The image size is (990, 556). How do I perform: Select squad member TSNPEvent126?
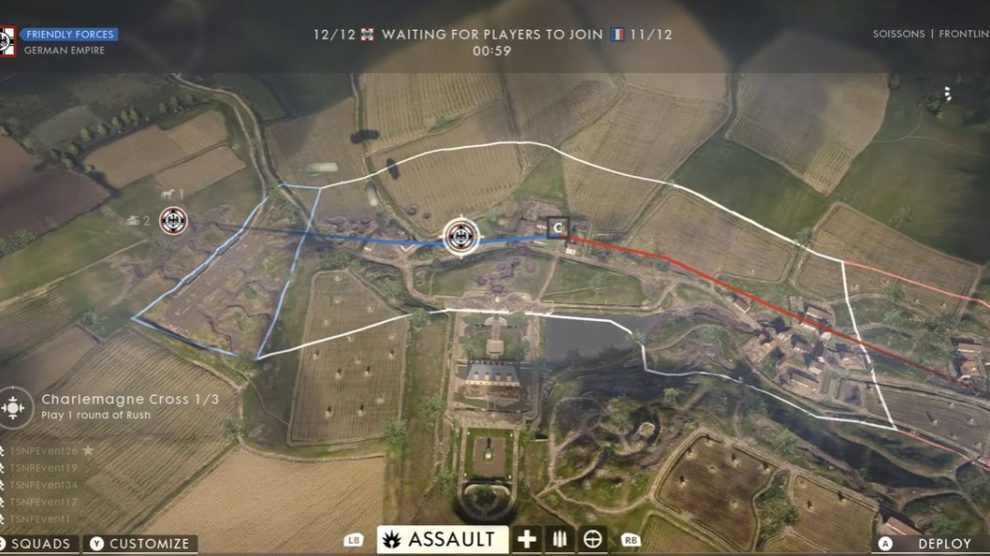point(44,451)
